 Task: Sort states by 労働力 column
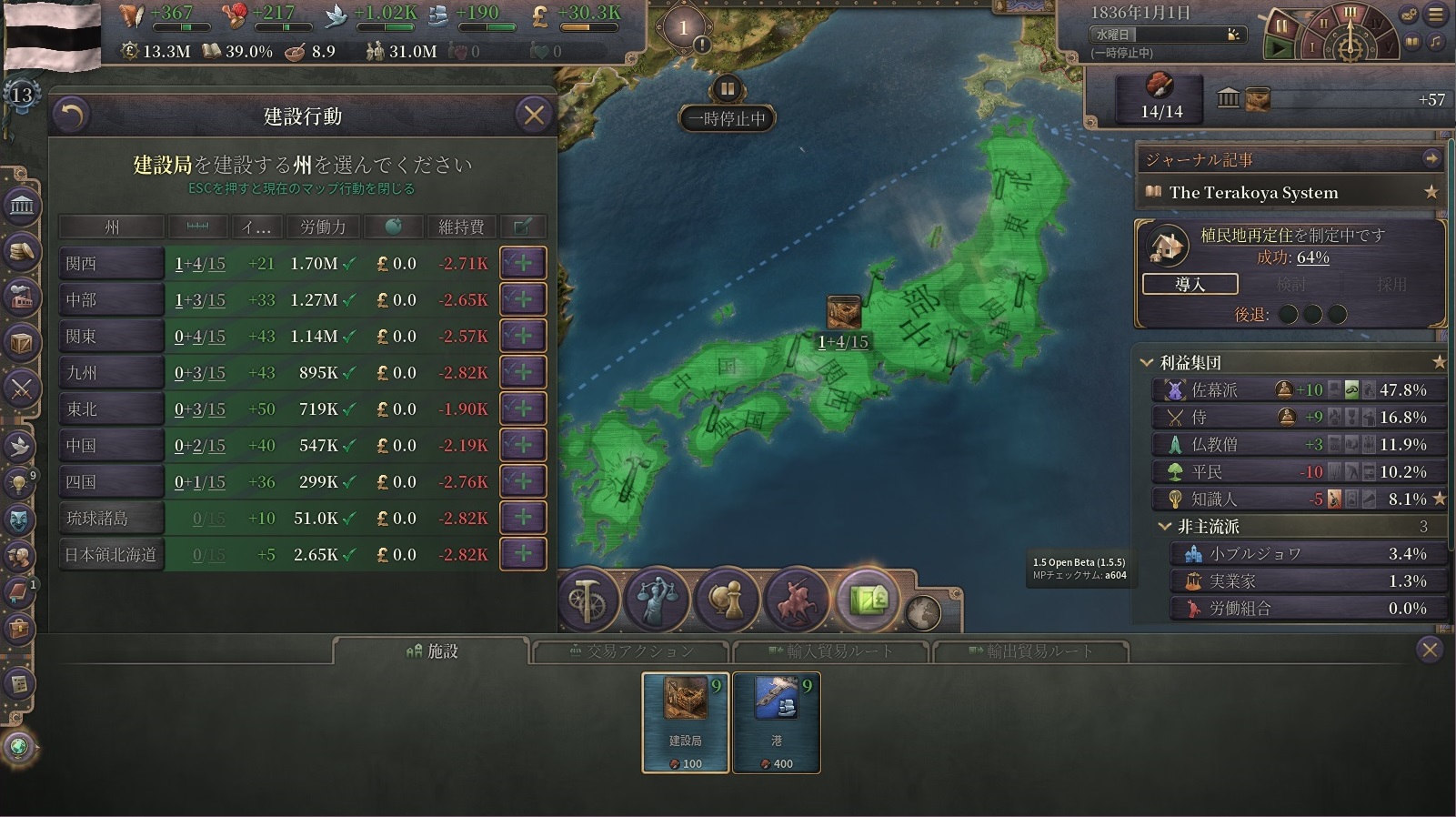tap(323, 227)
